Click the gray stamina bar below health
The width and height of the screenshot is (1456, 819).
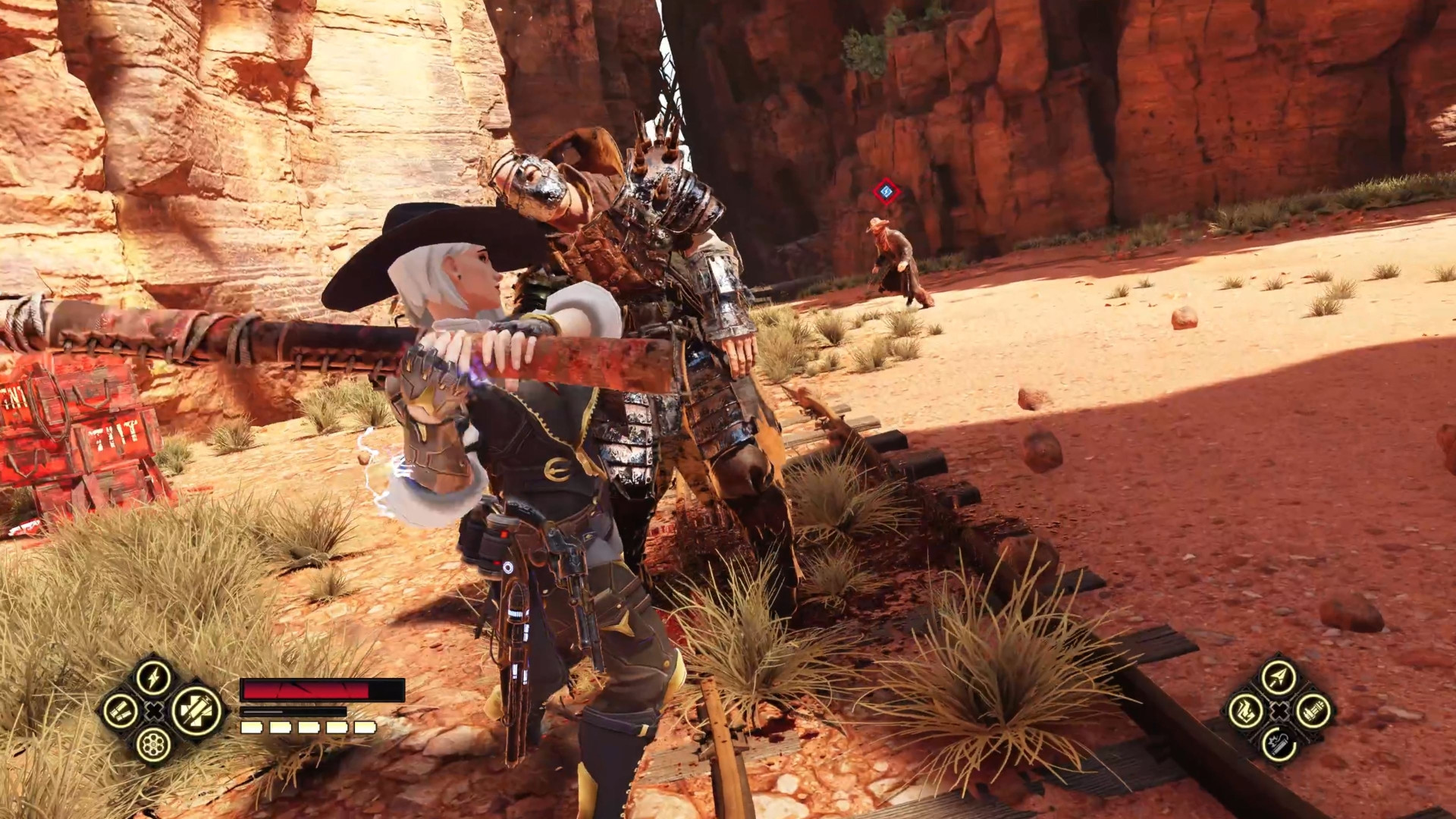click(292, 711)
